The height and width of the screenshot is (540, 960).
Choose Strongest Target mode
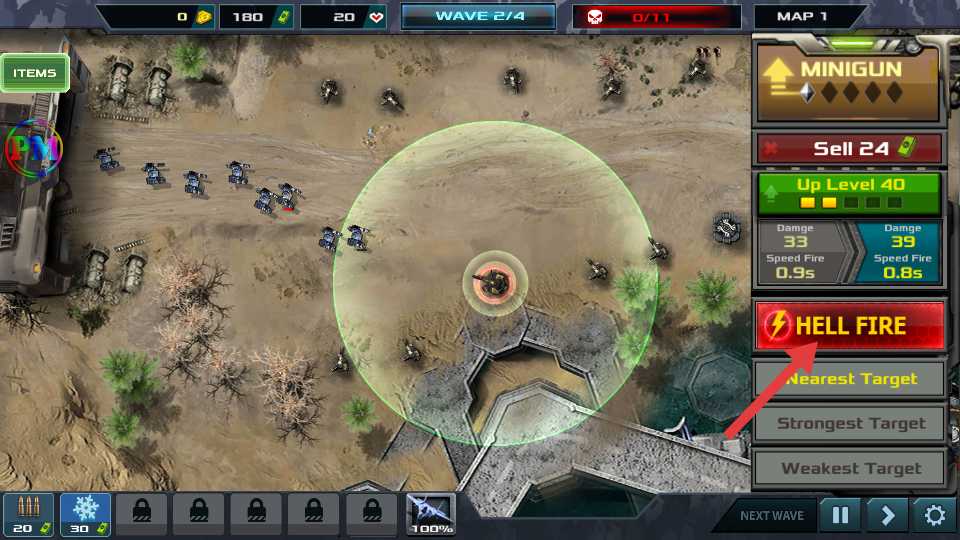pyautogui.click(x=849, y=423)
